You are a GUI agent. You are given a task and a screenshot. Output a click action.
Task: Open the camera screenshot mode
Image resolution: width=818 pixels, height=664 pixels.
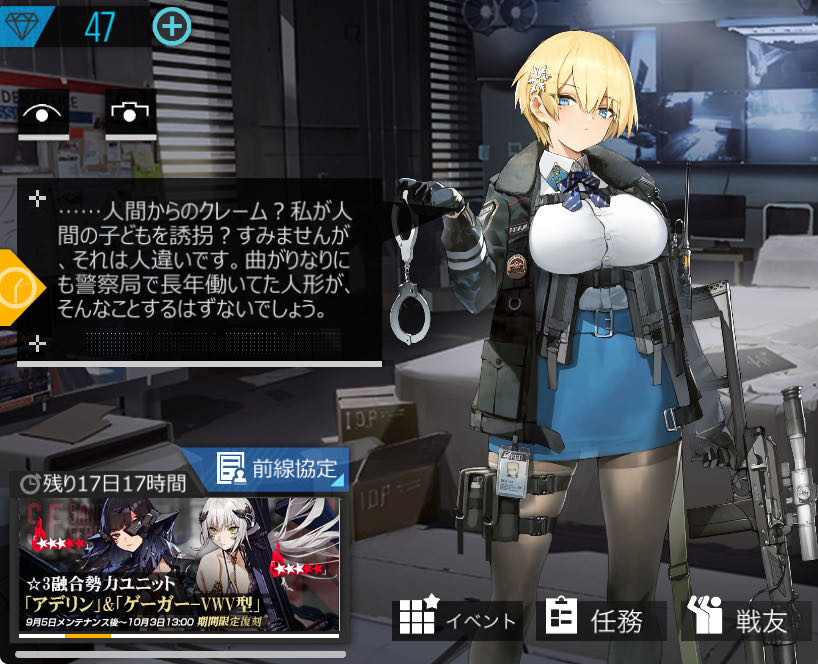[x=130, y=113]
